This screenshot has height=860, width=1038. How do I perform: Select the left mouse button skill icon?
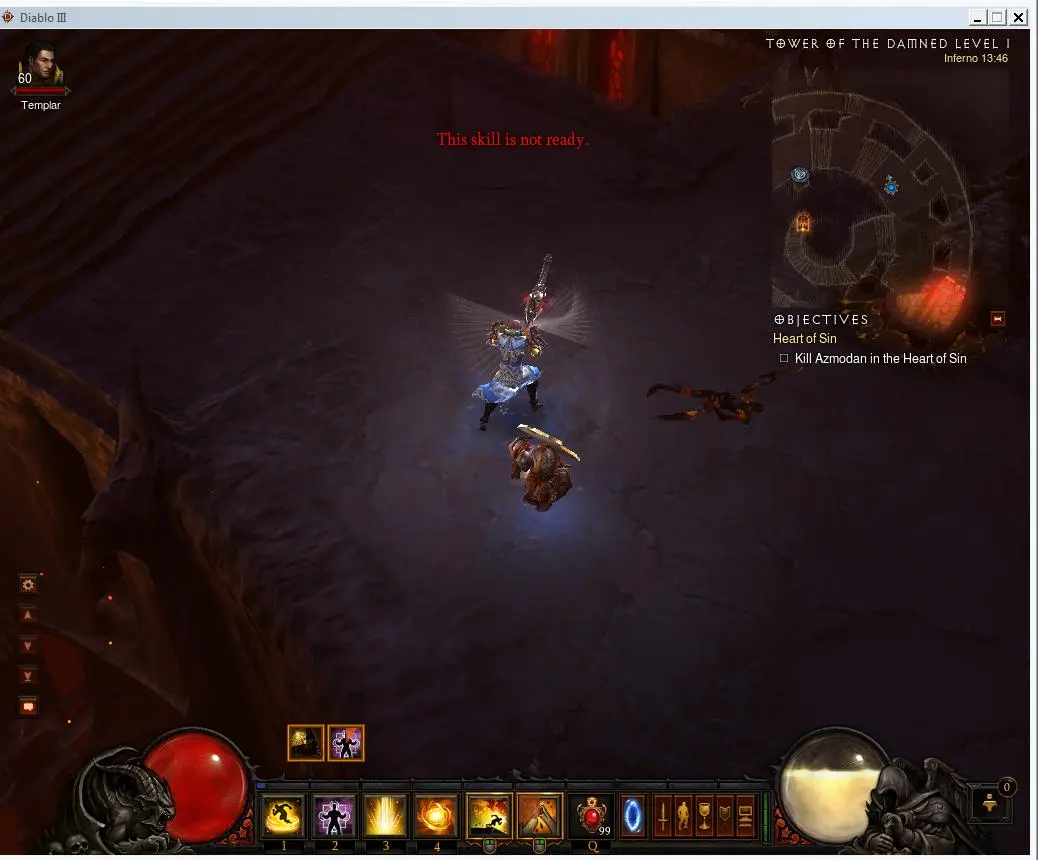[x=489, y=816]
